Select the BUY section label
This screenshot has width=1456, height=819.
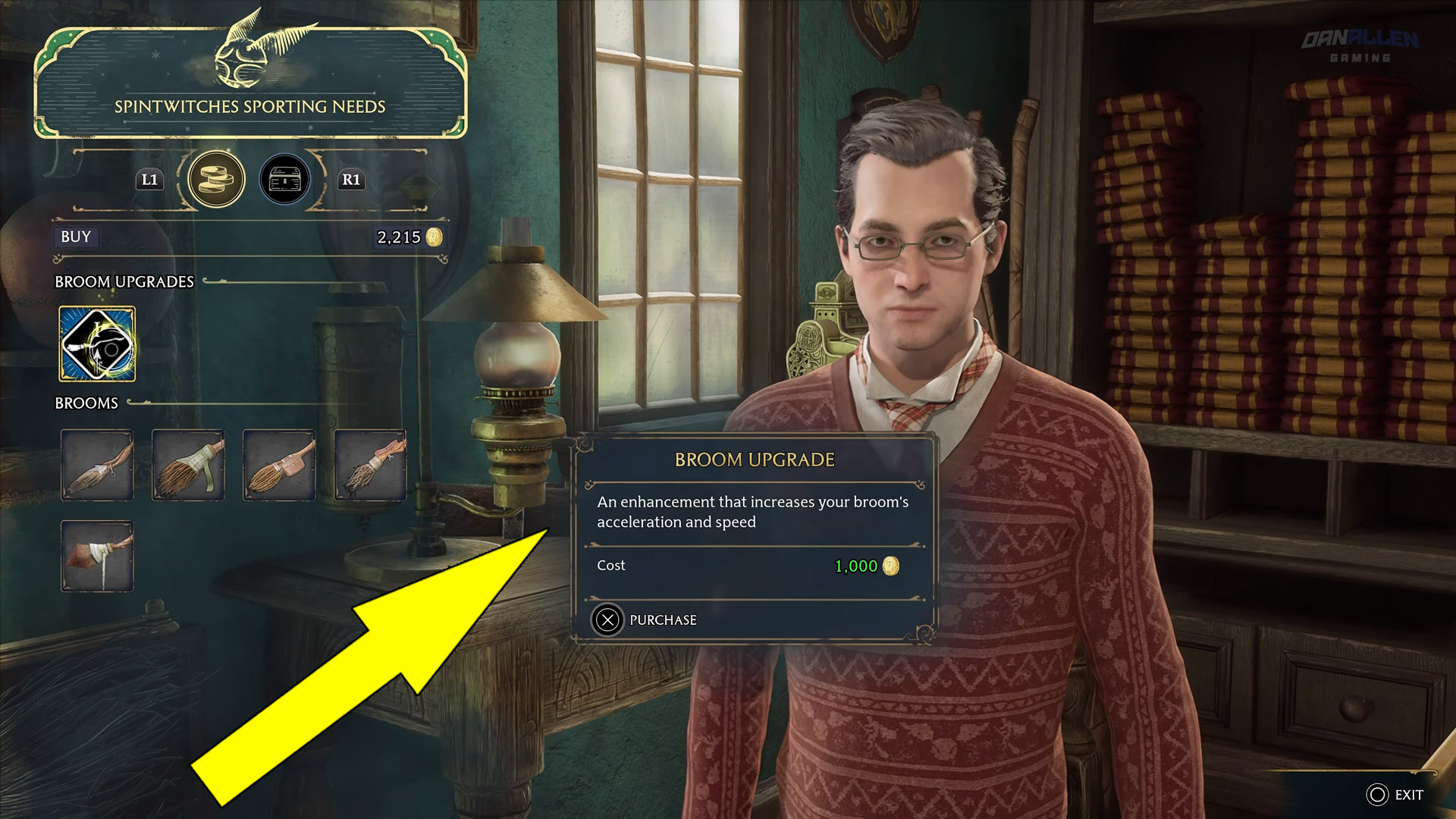pos(74,237)
